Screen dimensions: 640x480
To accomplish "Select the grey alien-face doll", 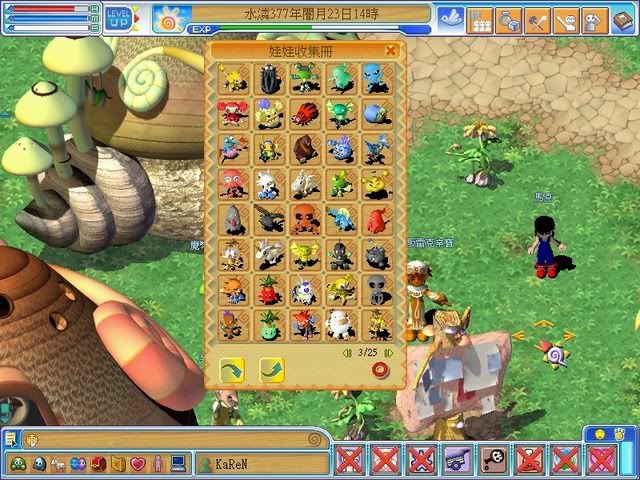I will click(x=376, y=289).
